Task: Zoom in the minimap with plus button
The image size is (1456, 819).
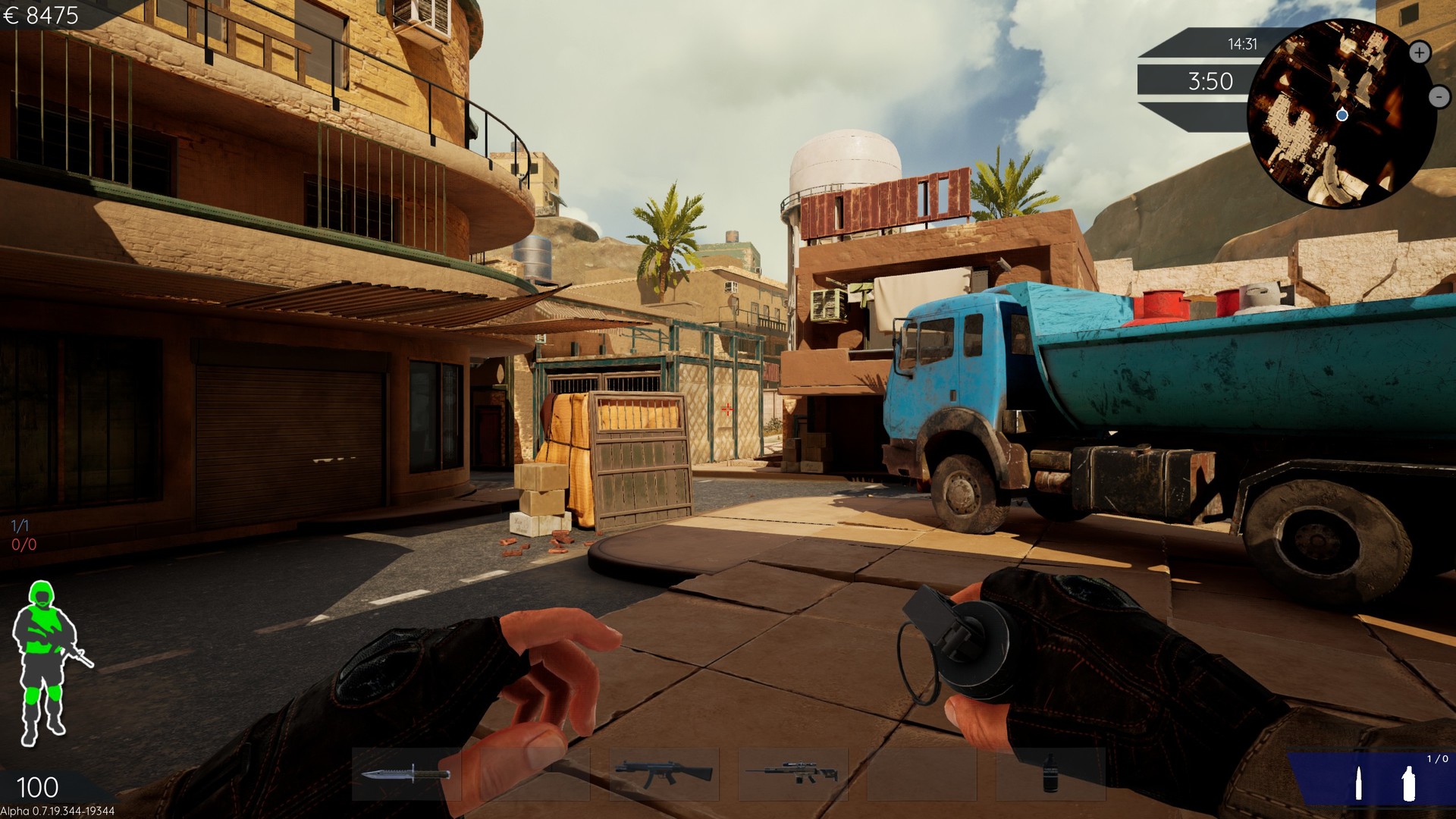Action: pos(1420,52)
